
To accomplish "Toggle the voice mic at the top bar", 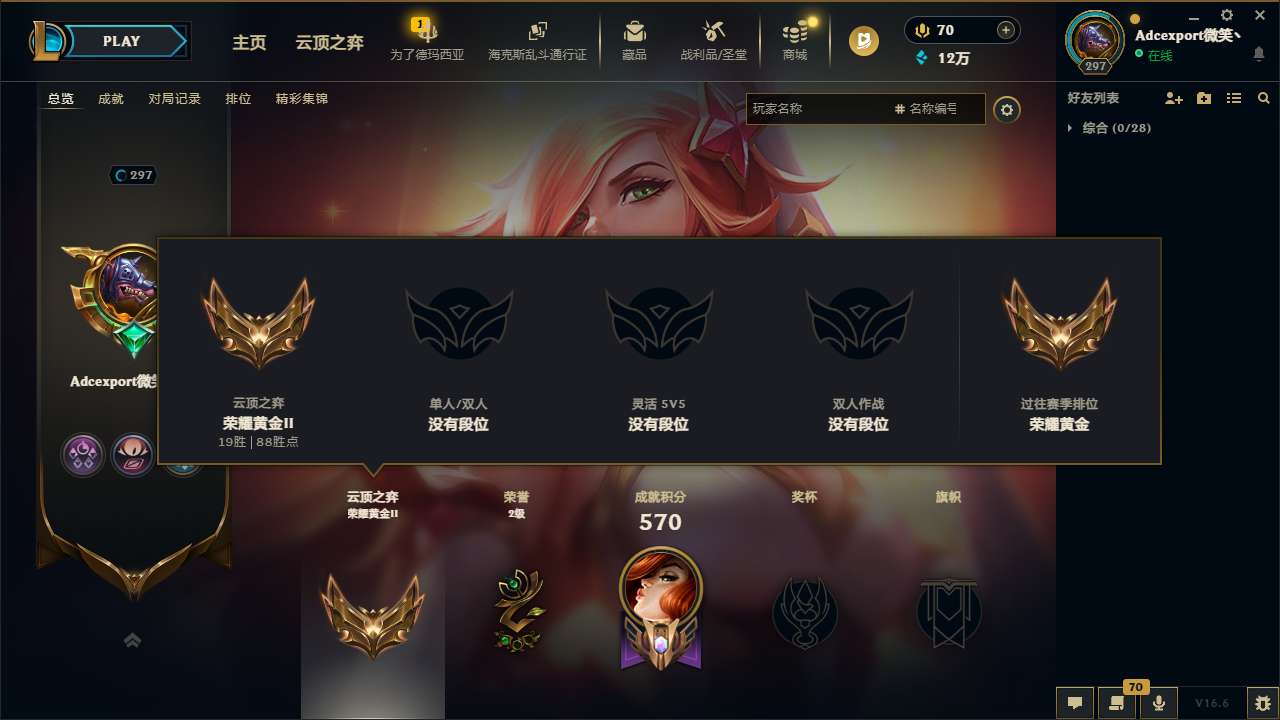I will (921, 30).
